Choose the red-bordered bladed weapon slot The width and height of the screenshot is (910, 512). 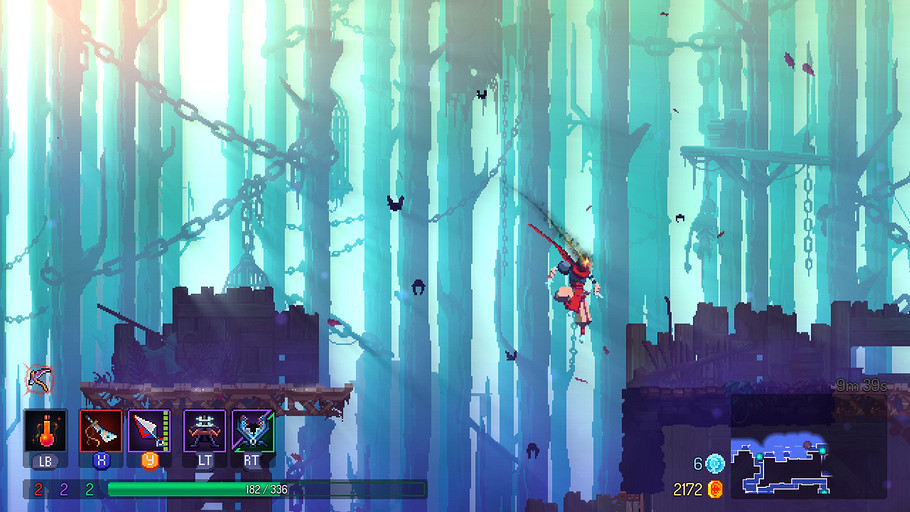pyautogui.click(x=100, y=432)
